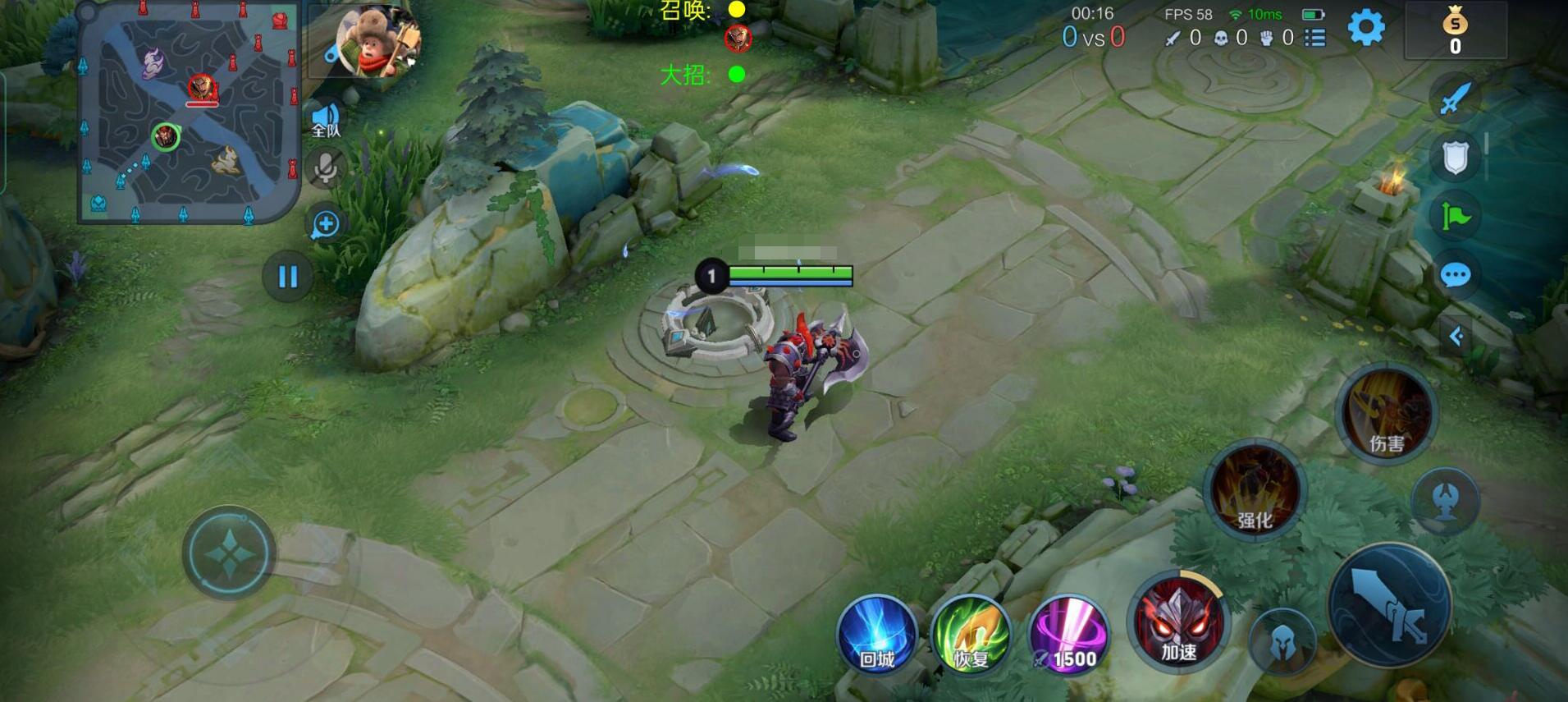Select the teammate portrait avatar
Screen dimensions: 1568x702
377,41
